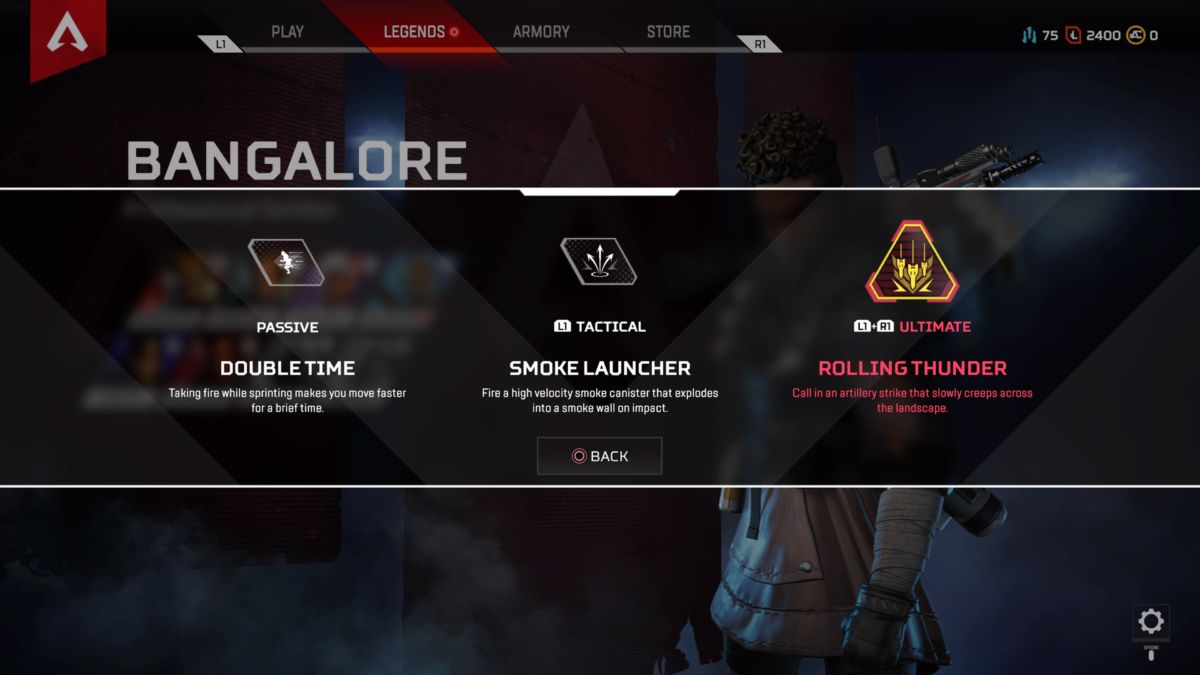1200x675 pixels.
Task: Select the Double Time passive icon
Action: 287,263
